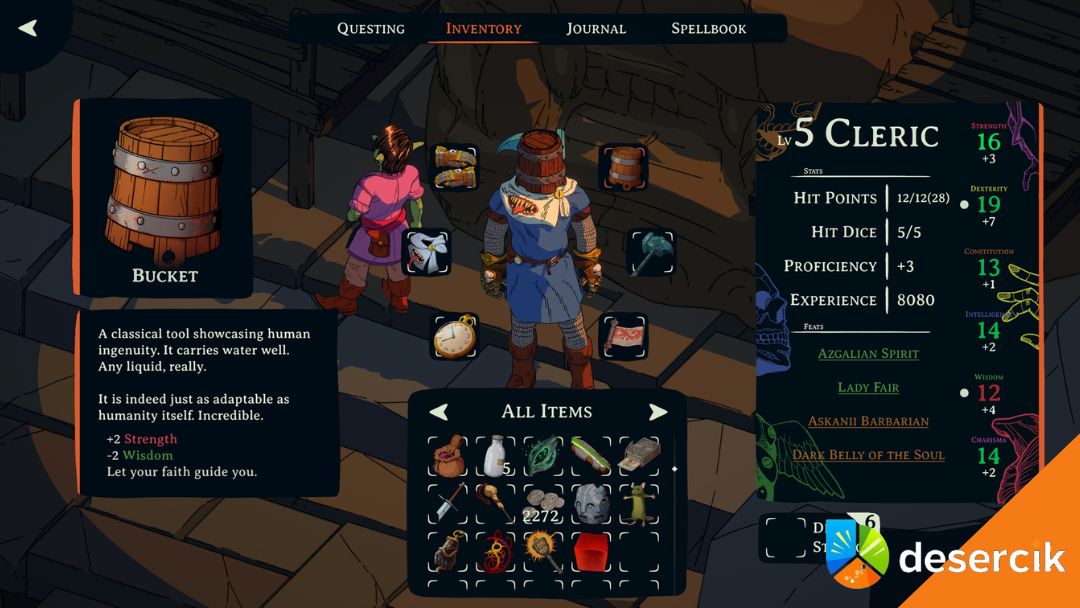Select the green rat item

639,503
